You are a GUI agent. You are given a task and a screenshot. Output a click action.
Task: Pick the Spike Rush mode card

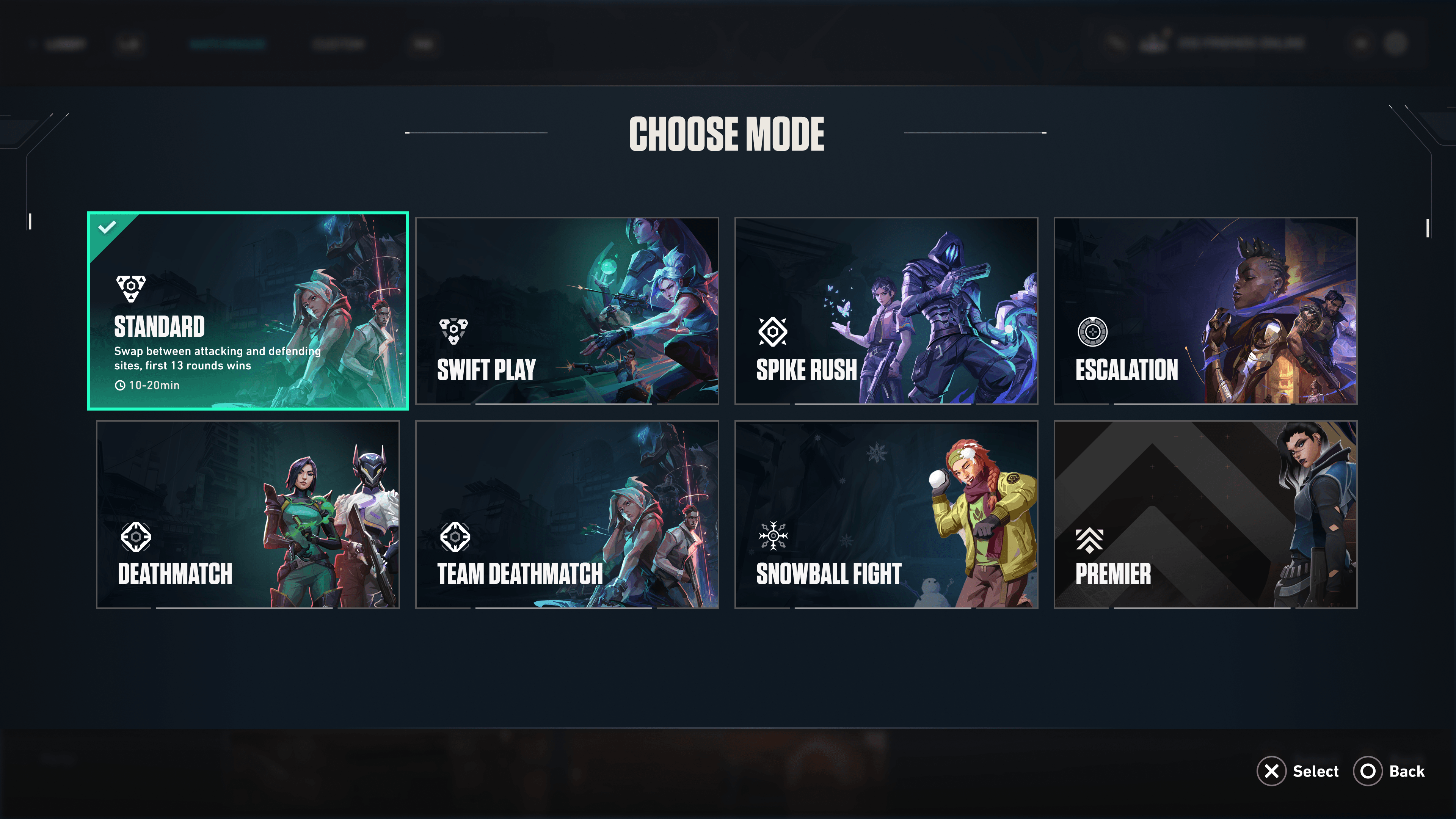tap(886, 311)
